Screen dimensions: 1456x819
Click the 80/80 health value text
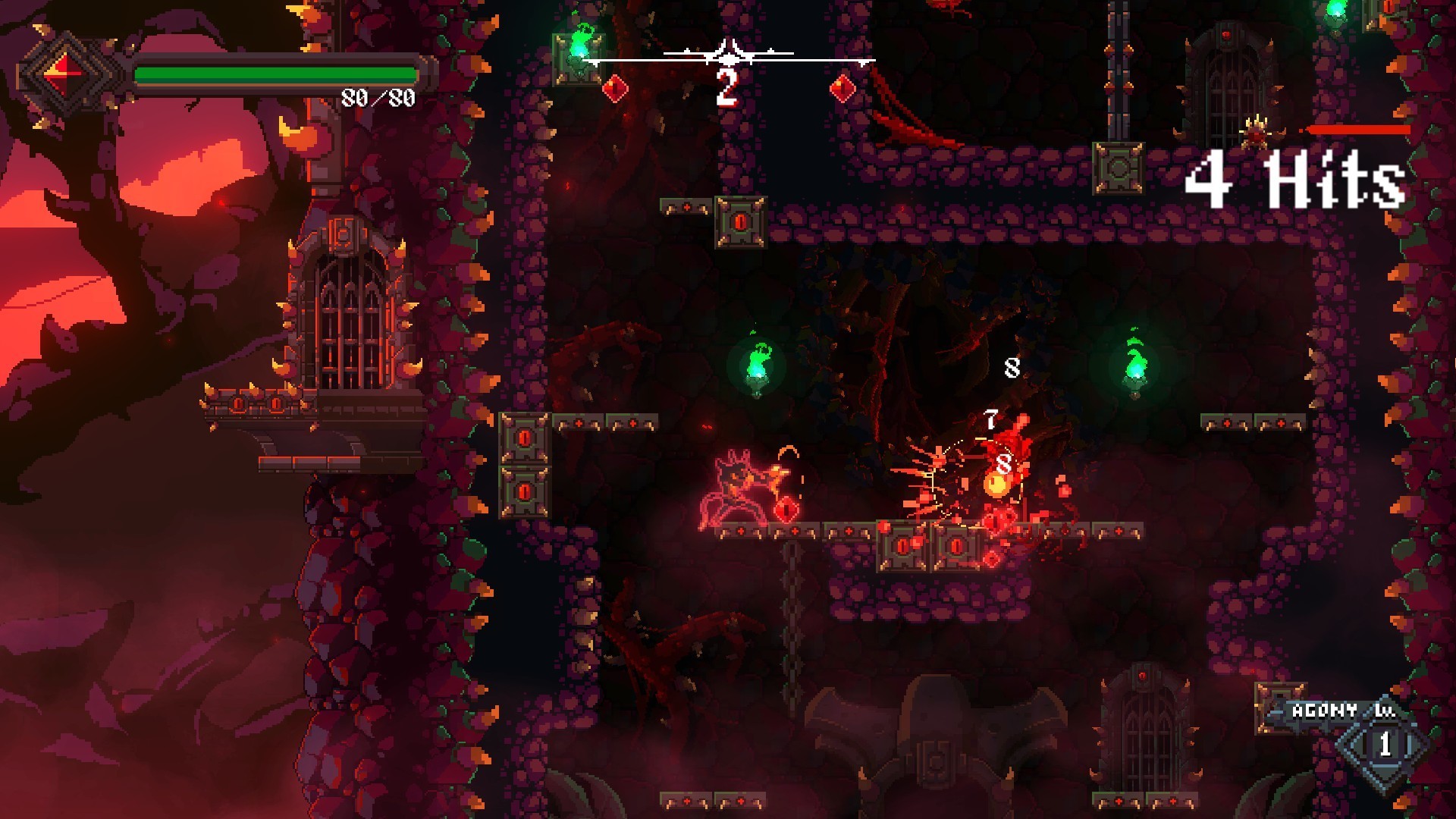pos(378,97)
